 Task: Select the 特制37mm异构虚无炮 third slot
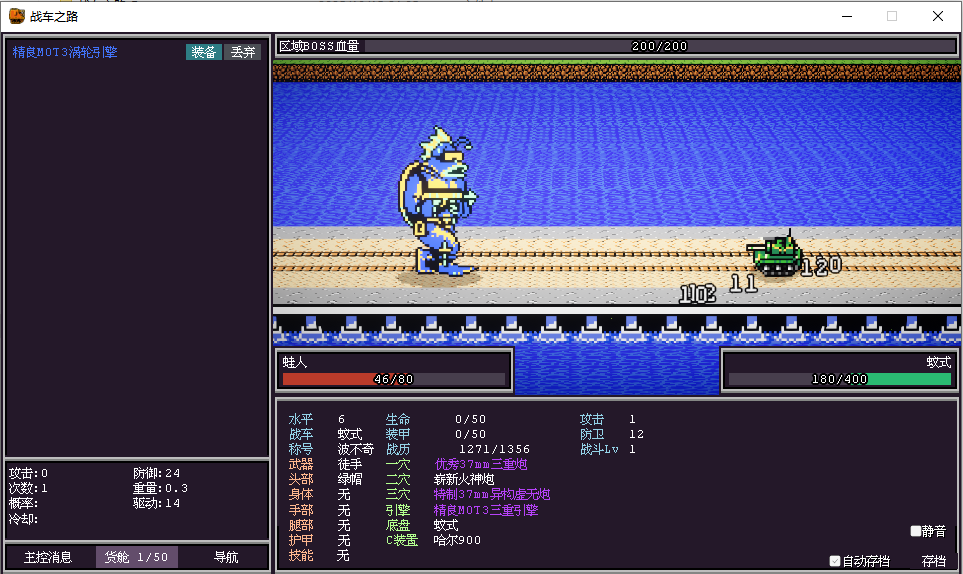coord(491,494)
